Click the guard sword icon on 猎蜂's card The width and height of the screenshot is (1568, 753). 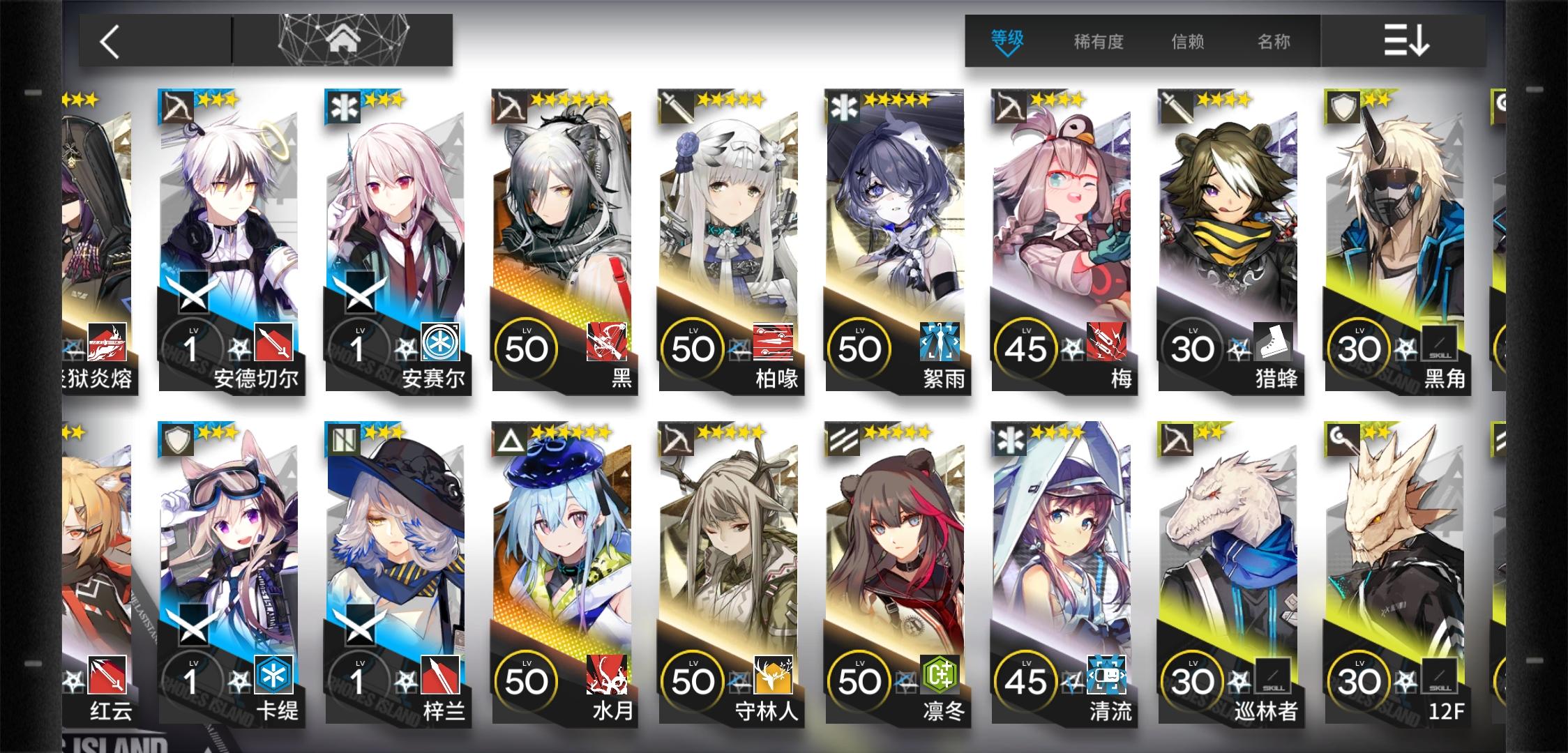click(x=1175, y=107)
